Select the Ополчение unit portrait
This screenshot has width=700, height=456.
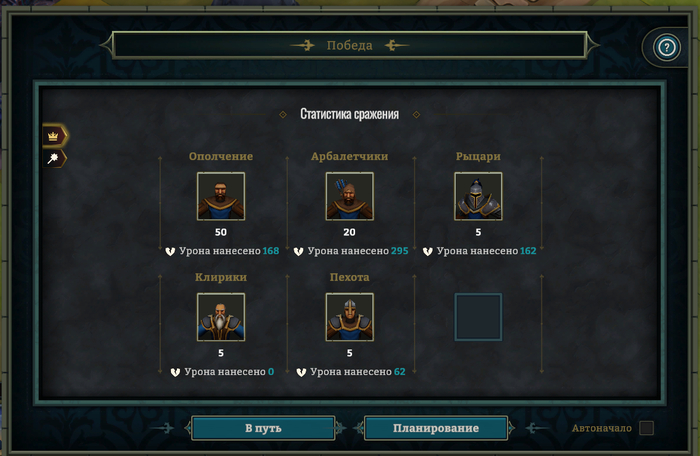coord(221,196)
